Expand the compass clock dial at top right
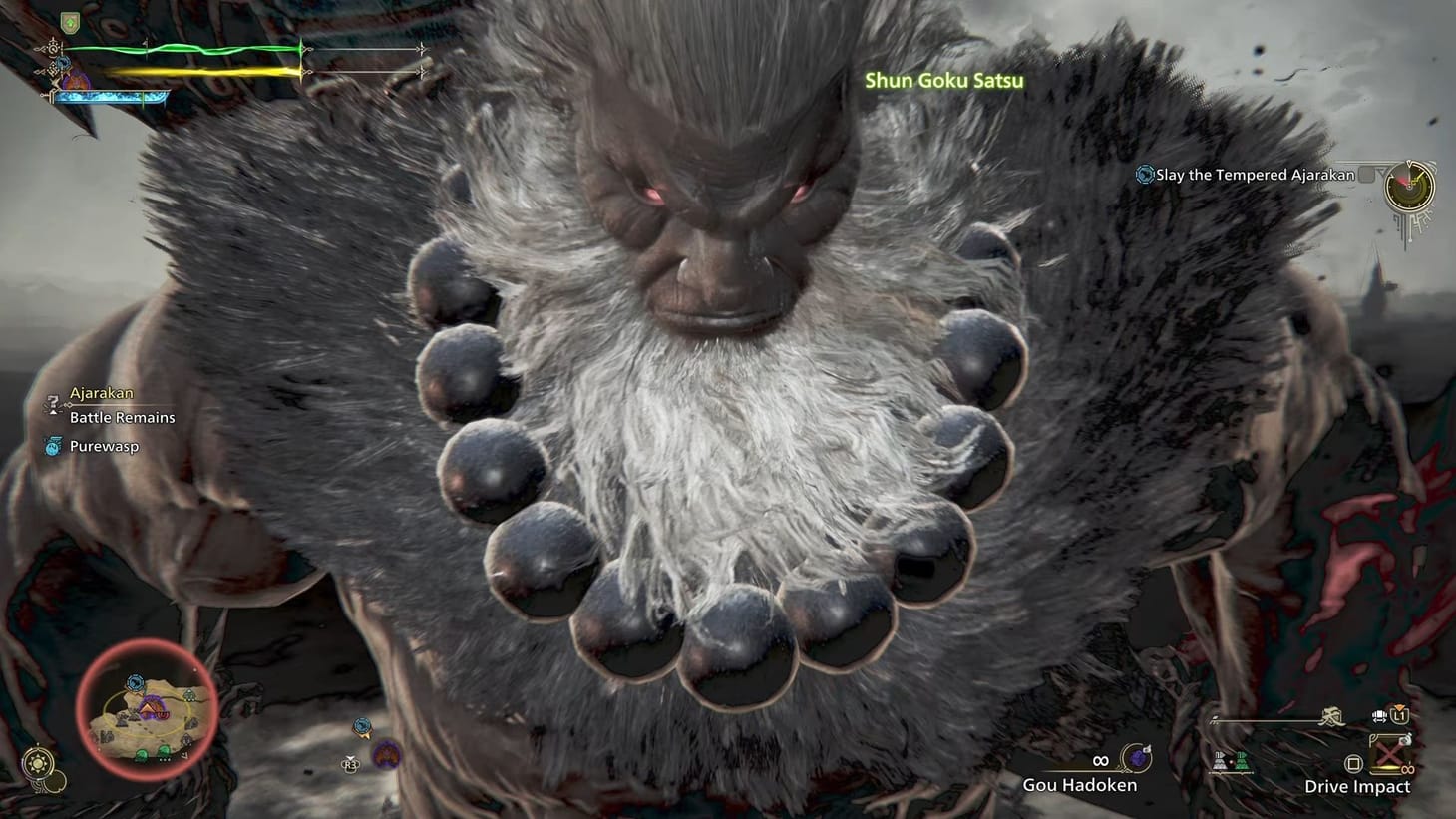 [x=1409, y=187]
